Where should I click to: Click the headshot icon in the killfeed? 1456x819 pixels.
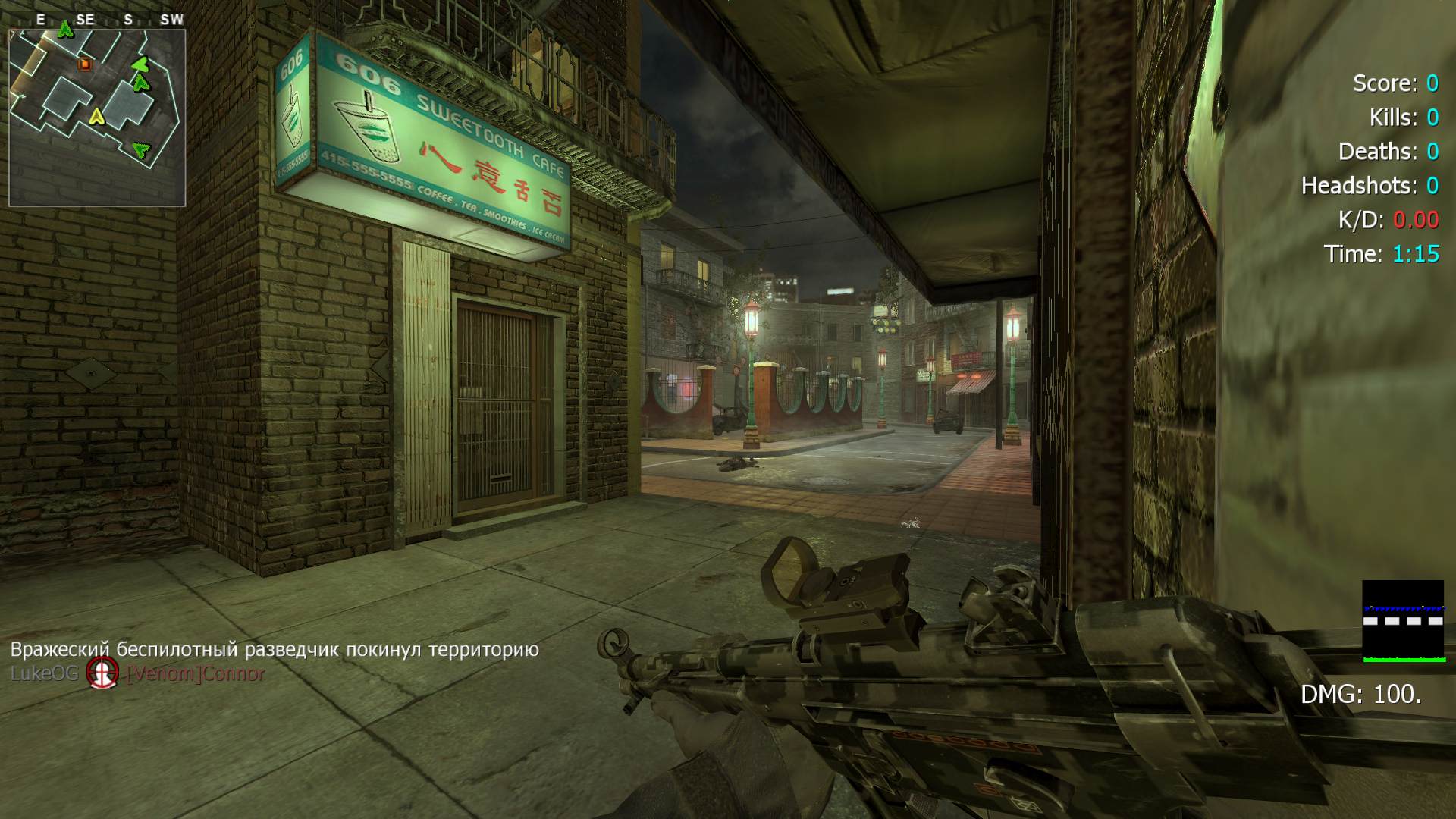click(102, 673)
